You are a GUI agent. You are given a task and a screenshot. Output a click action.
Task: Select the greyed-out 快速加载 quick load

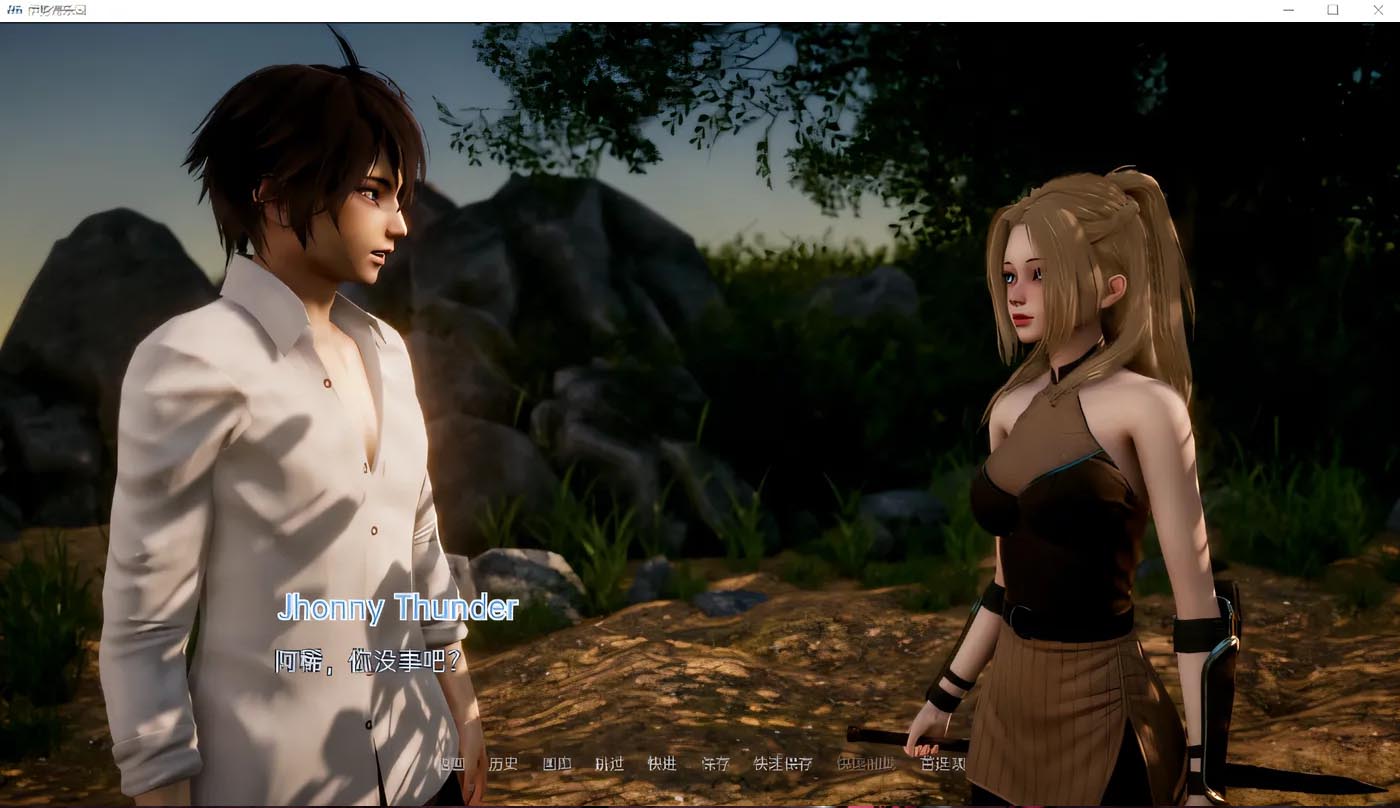point(865,764)
